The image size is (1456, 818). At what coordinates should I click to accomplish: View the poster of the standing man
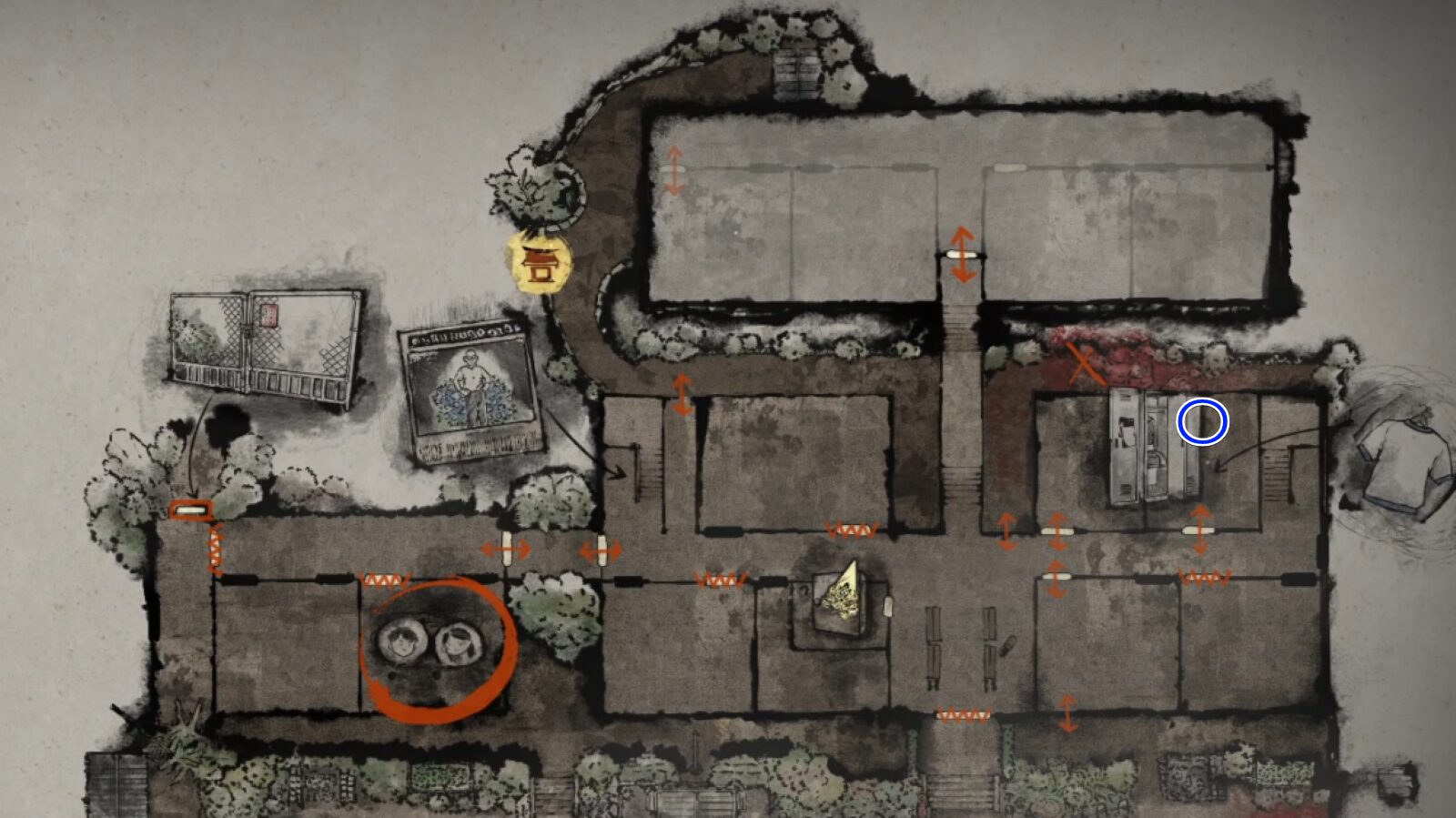click(x=470, y=392)
